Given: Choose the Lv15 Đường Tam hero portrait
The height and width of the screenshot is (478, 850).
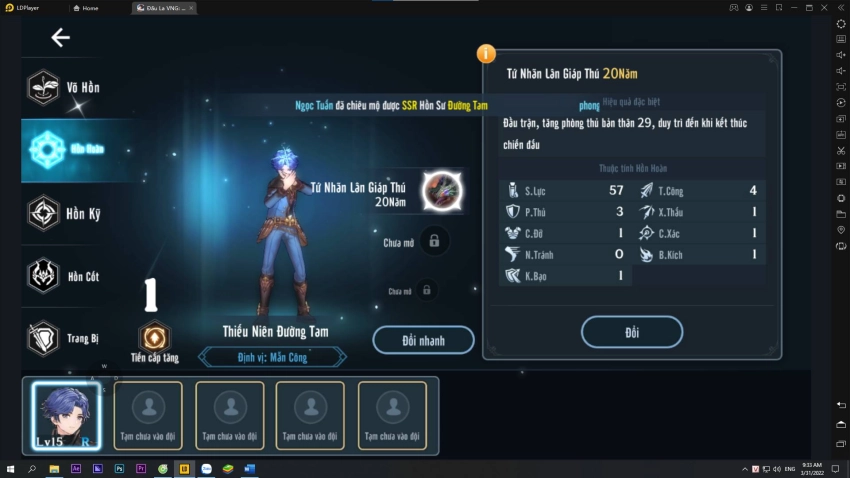Looking at the screenshot, I should pyautogui.click(x=65, y=416).
